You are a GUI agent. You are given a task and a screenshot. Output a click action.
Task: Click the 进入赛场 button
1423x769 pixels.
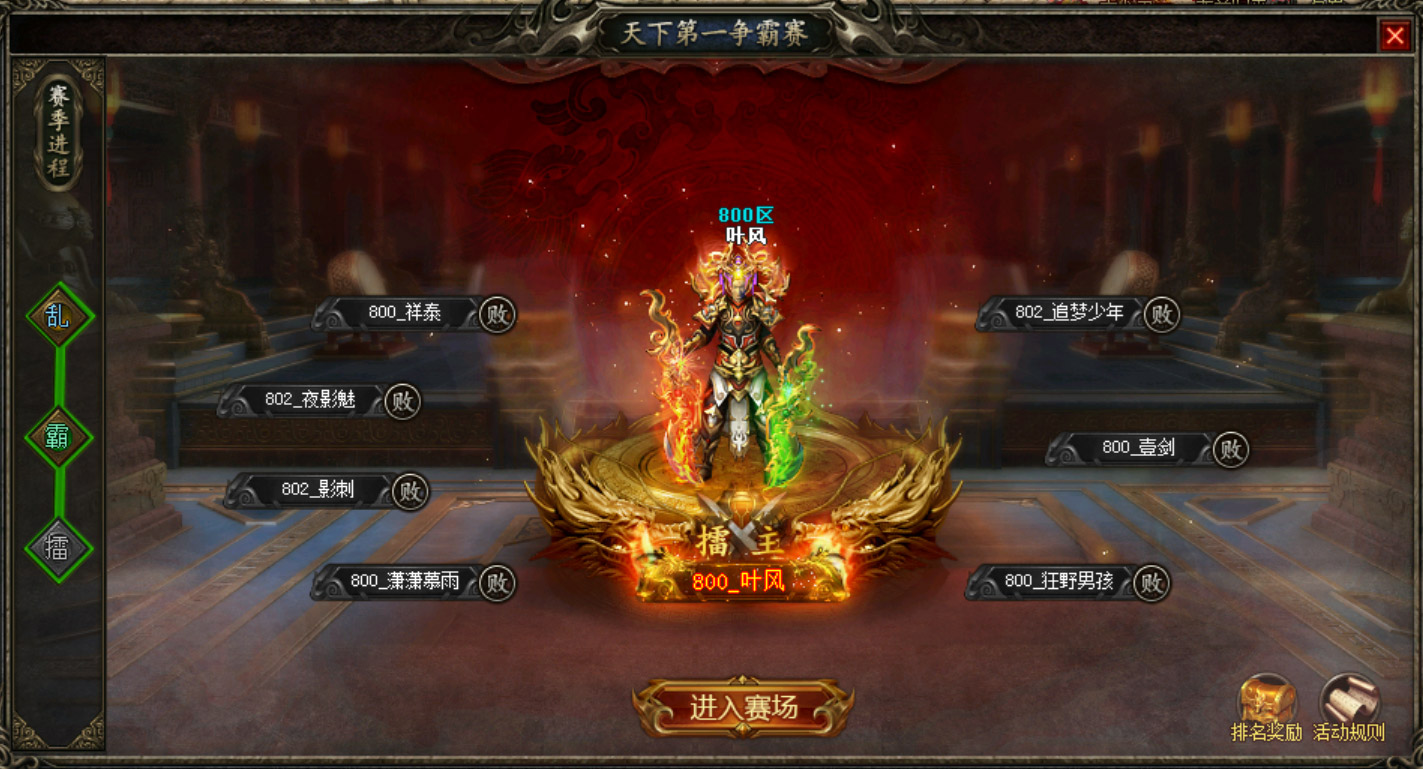pos(743,708)
